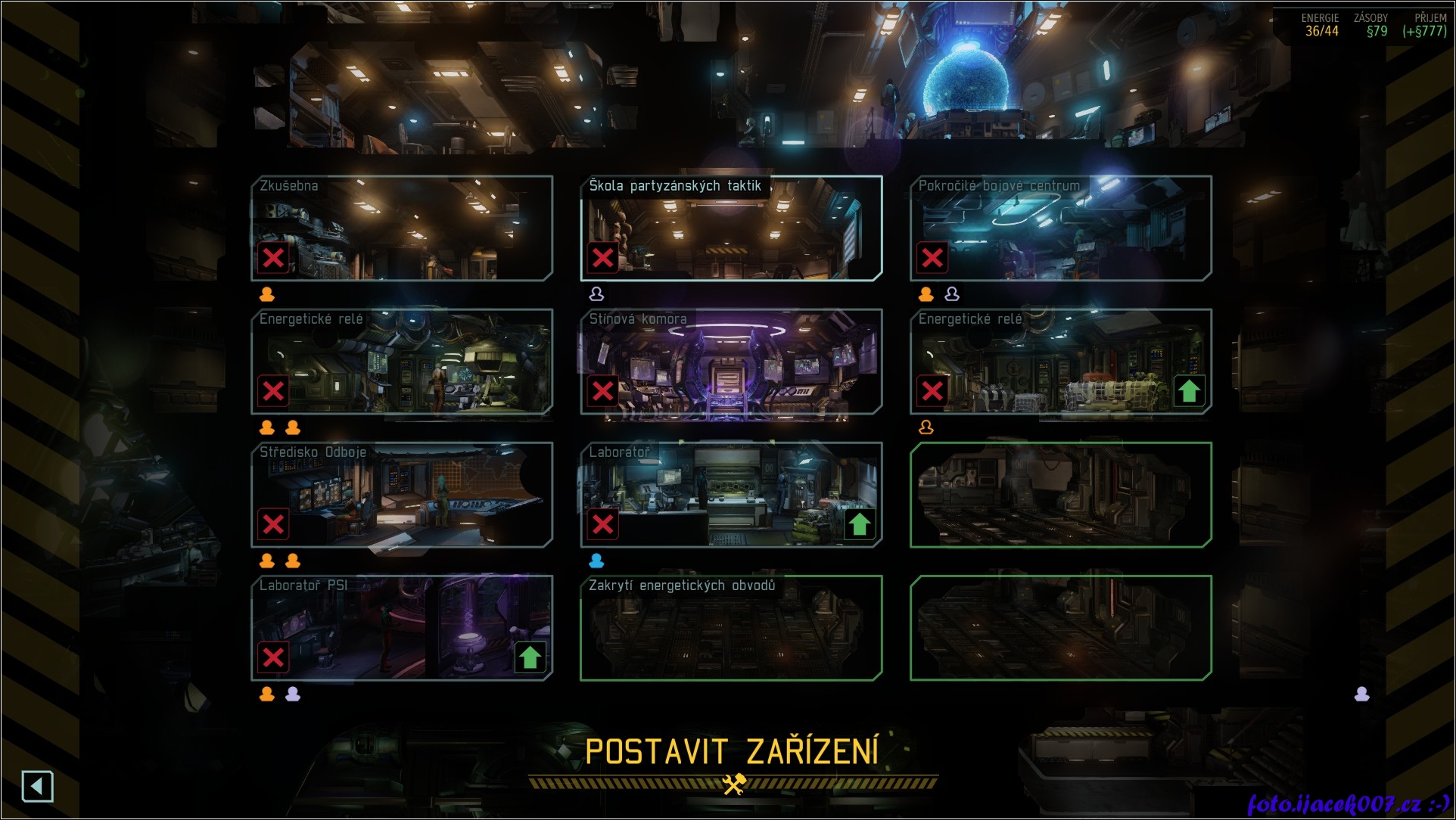Remove the Laboratoř PSI facility

tap(273, 657)
